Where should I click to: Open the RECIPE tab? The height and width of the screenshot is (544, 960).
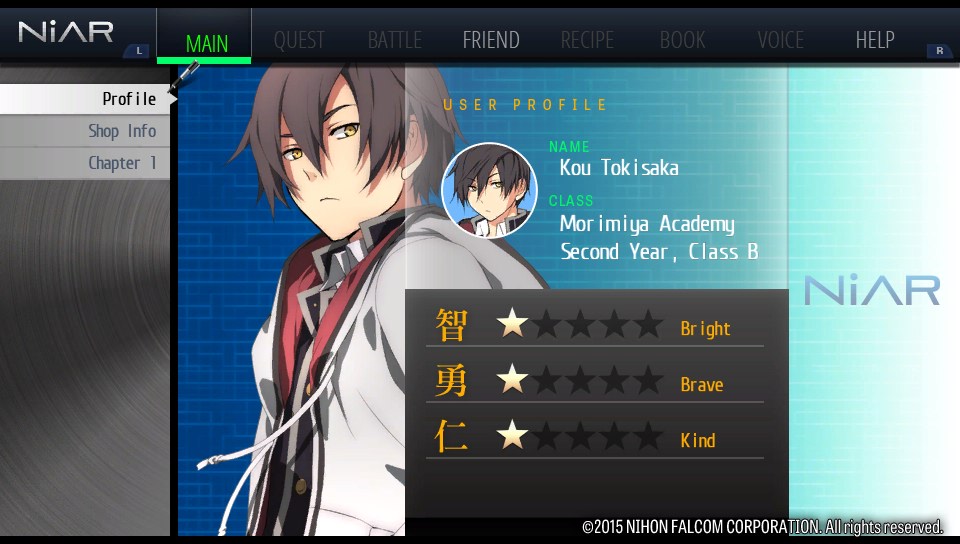click(587, 41)
